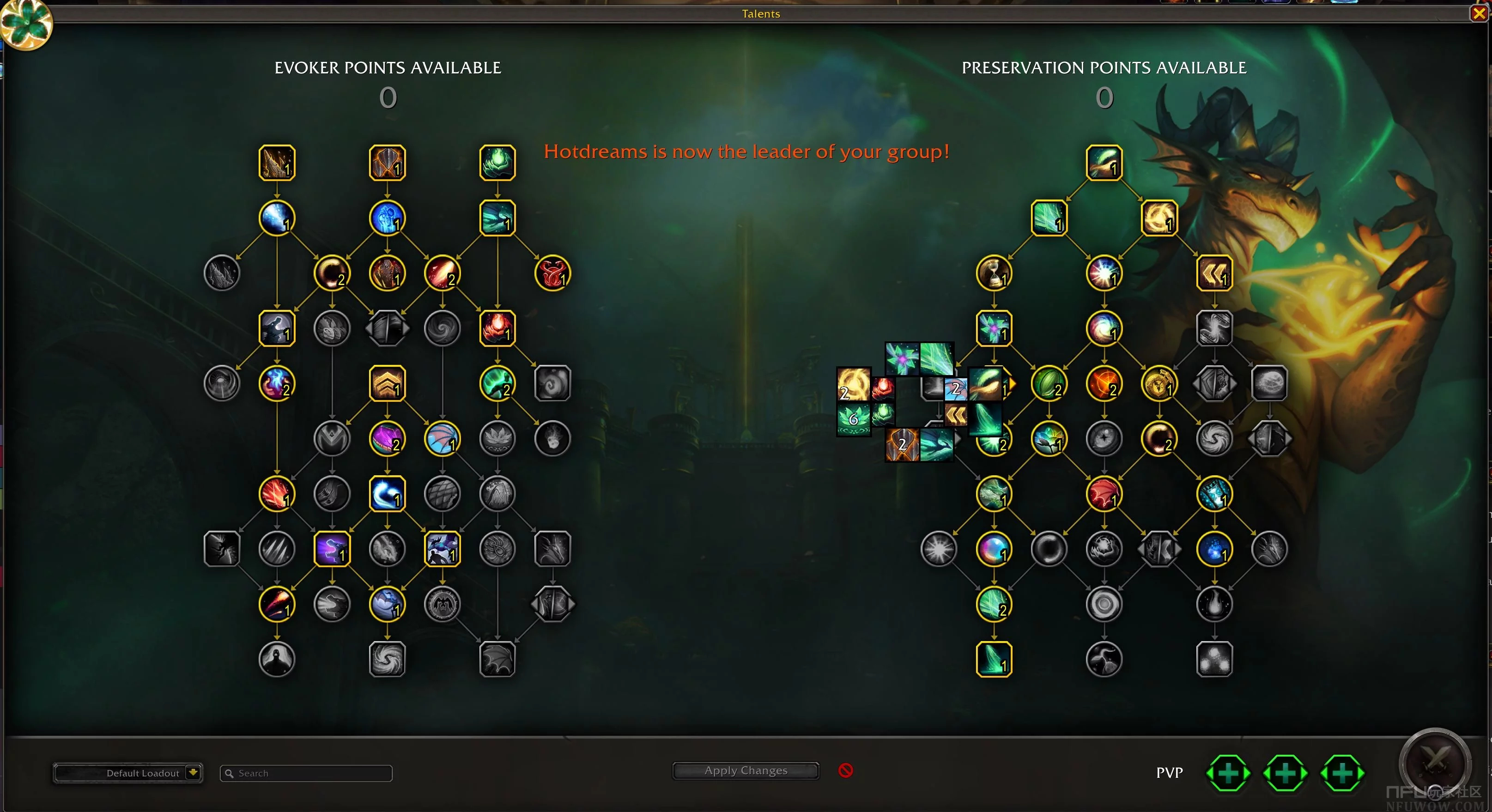Select the green flame in hand talent
Image resolution: width=1492 pixels, height=812 pixels.
497,163
